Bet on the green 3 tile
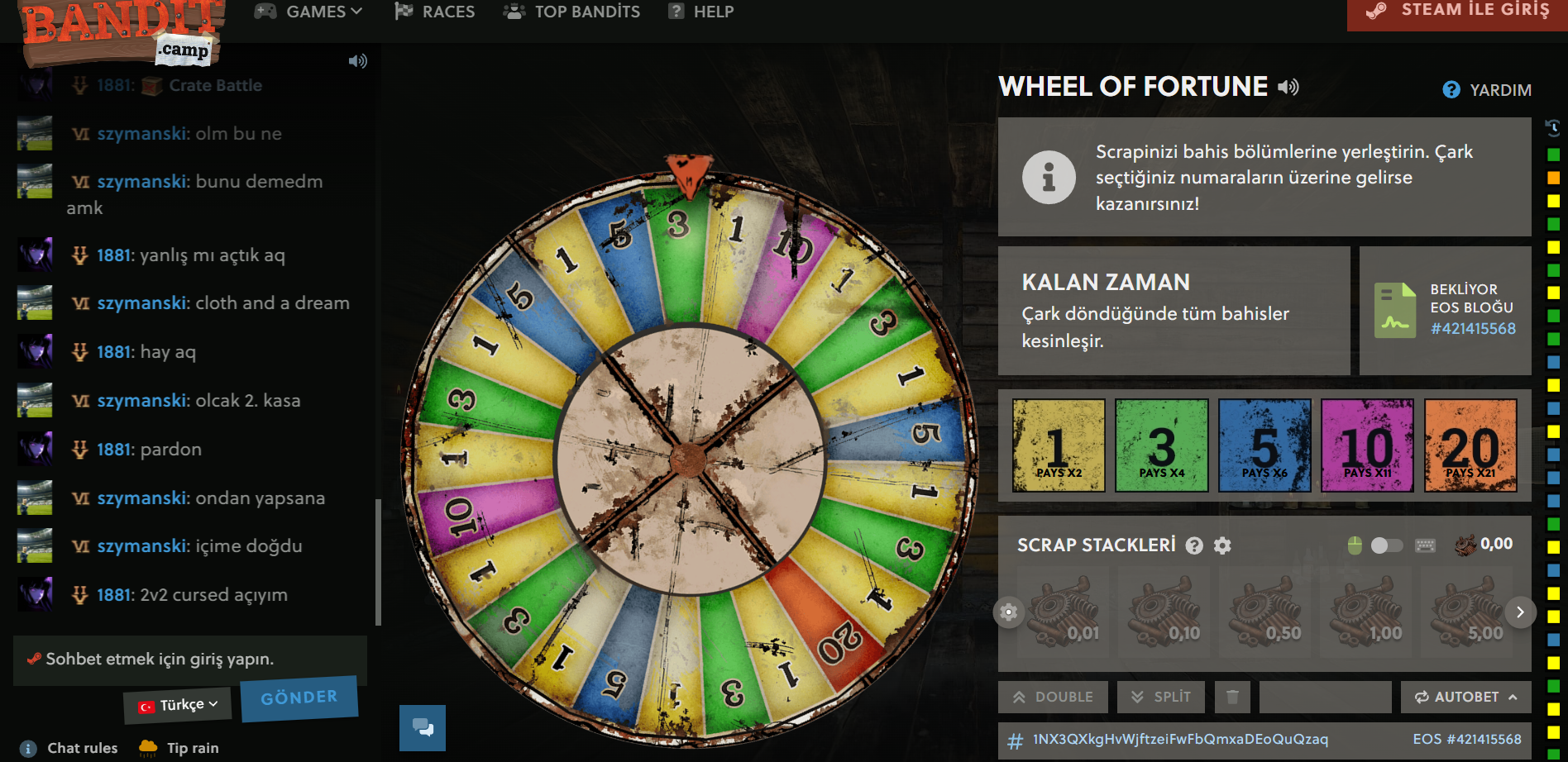Image resolution: width=1568 pixels, height=762 pixels. (1161, 445)
